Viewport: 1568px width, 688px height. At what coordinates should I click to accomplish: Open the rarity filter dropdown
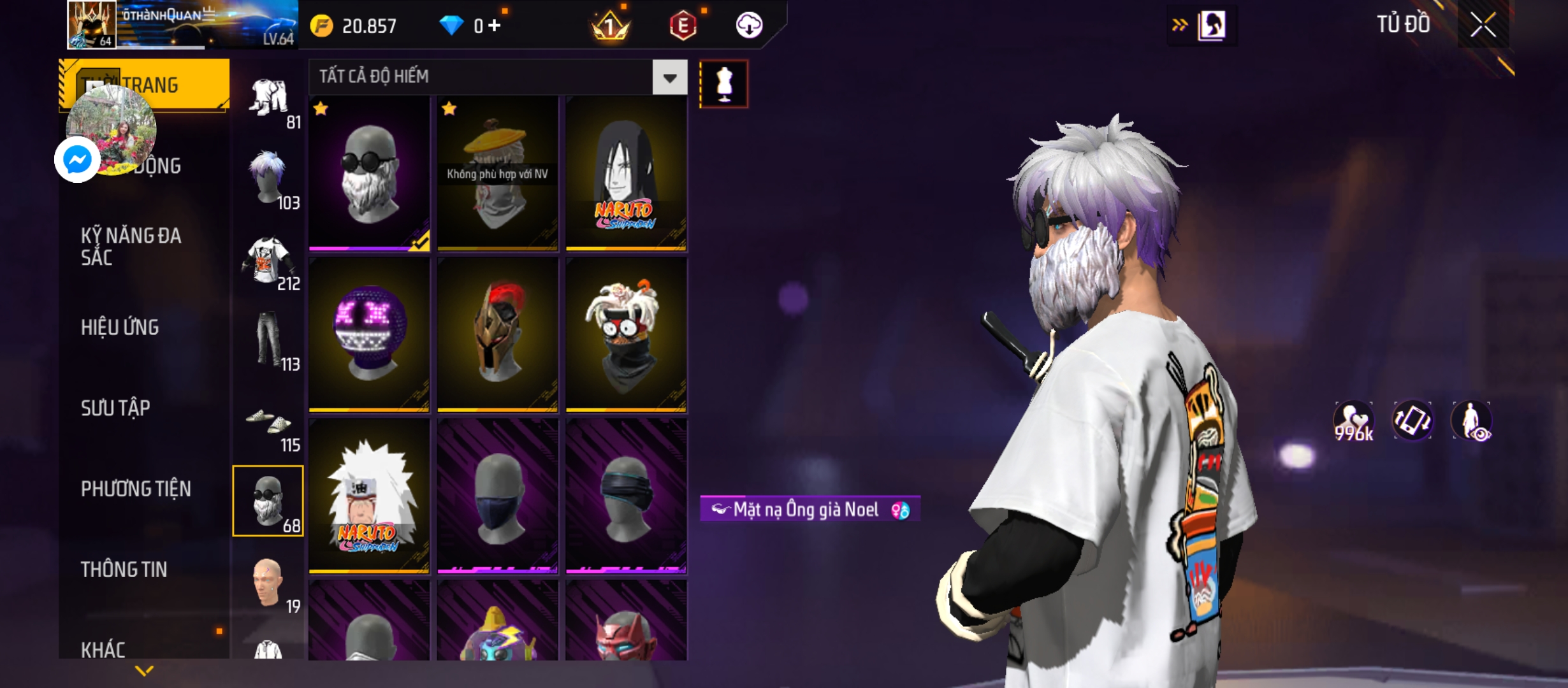pos(669,78)
